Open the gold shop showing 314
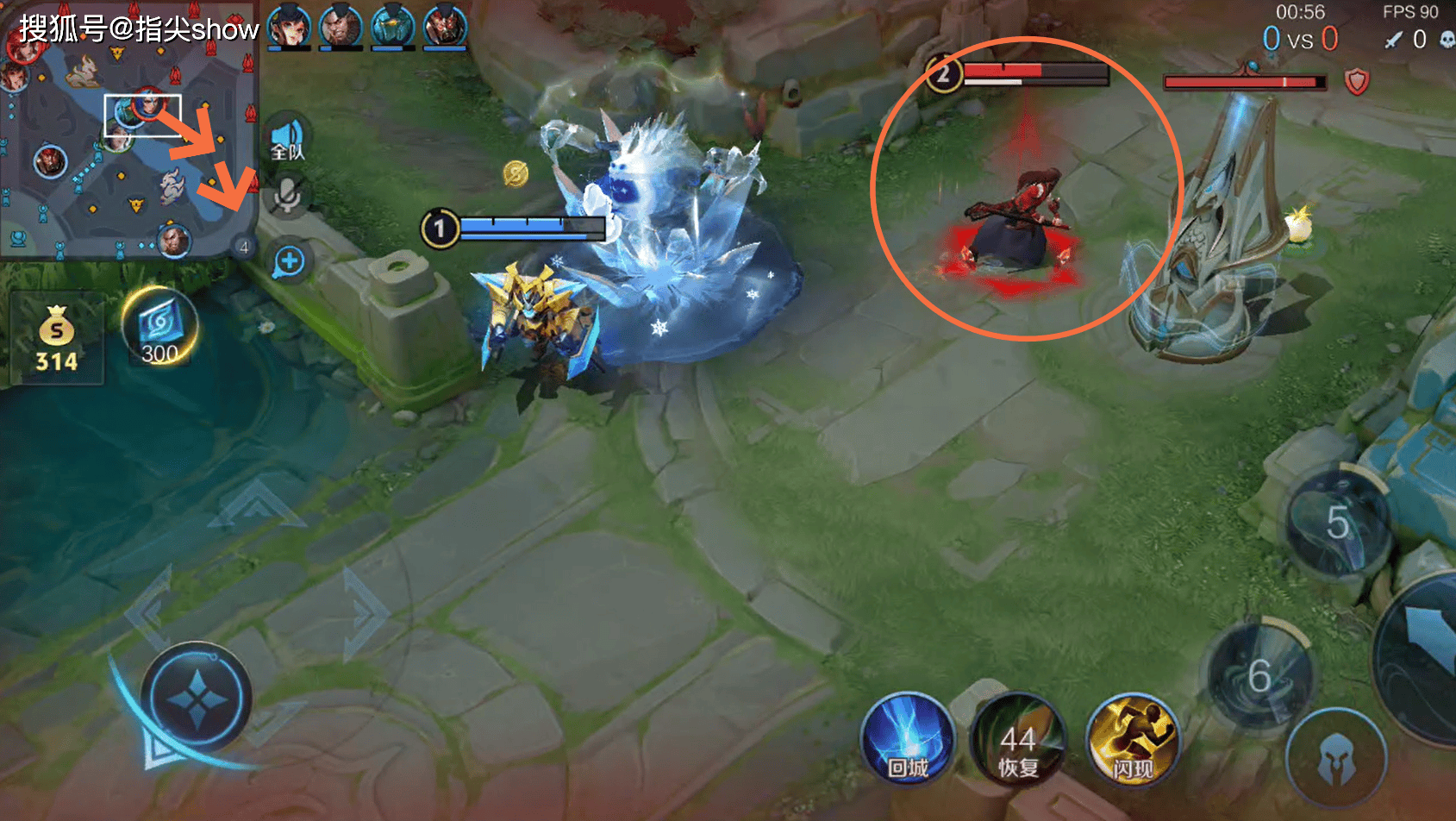 (x=56, y=339)
